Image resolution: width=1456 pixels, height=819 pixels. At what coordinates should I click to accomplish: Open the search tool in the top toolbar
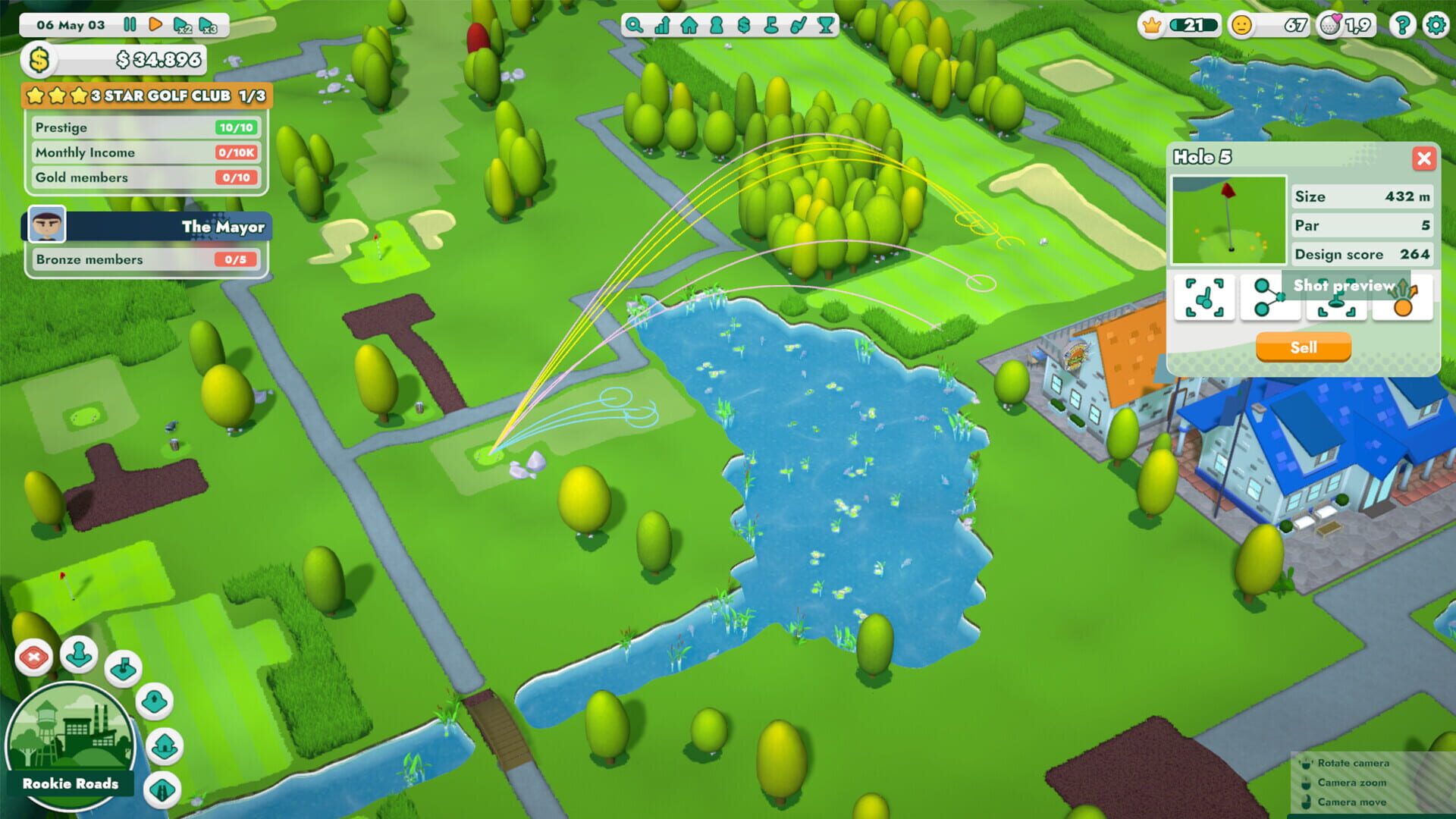634,25
